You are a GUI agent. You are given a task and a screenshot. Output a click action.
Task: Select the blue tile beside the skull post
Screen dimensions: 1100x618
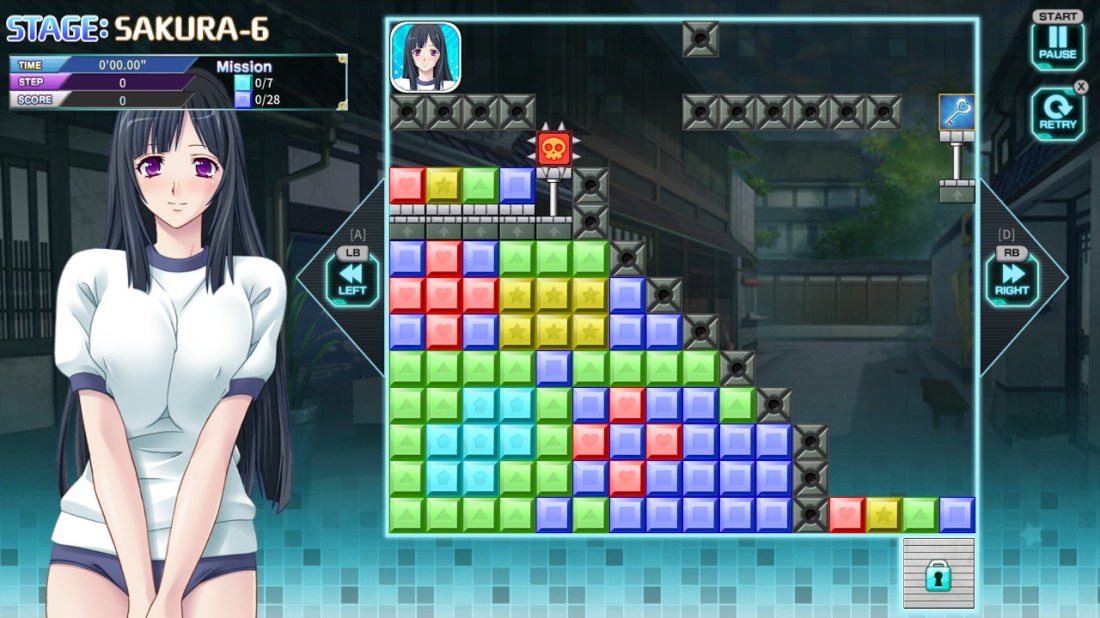[x=517, y=185]
